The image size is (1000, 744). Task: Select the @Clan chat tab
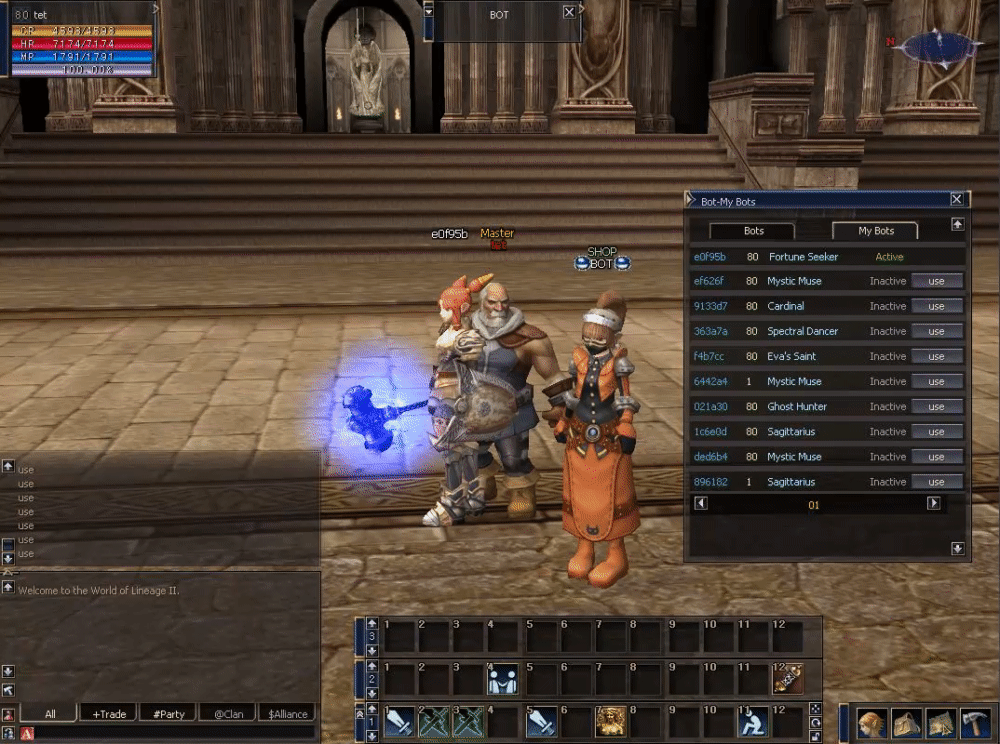click(x=227, y=714)
